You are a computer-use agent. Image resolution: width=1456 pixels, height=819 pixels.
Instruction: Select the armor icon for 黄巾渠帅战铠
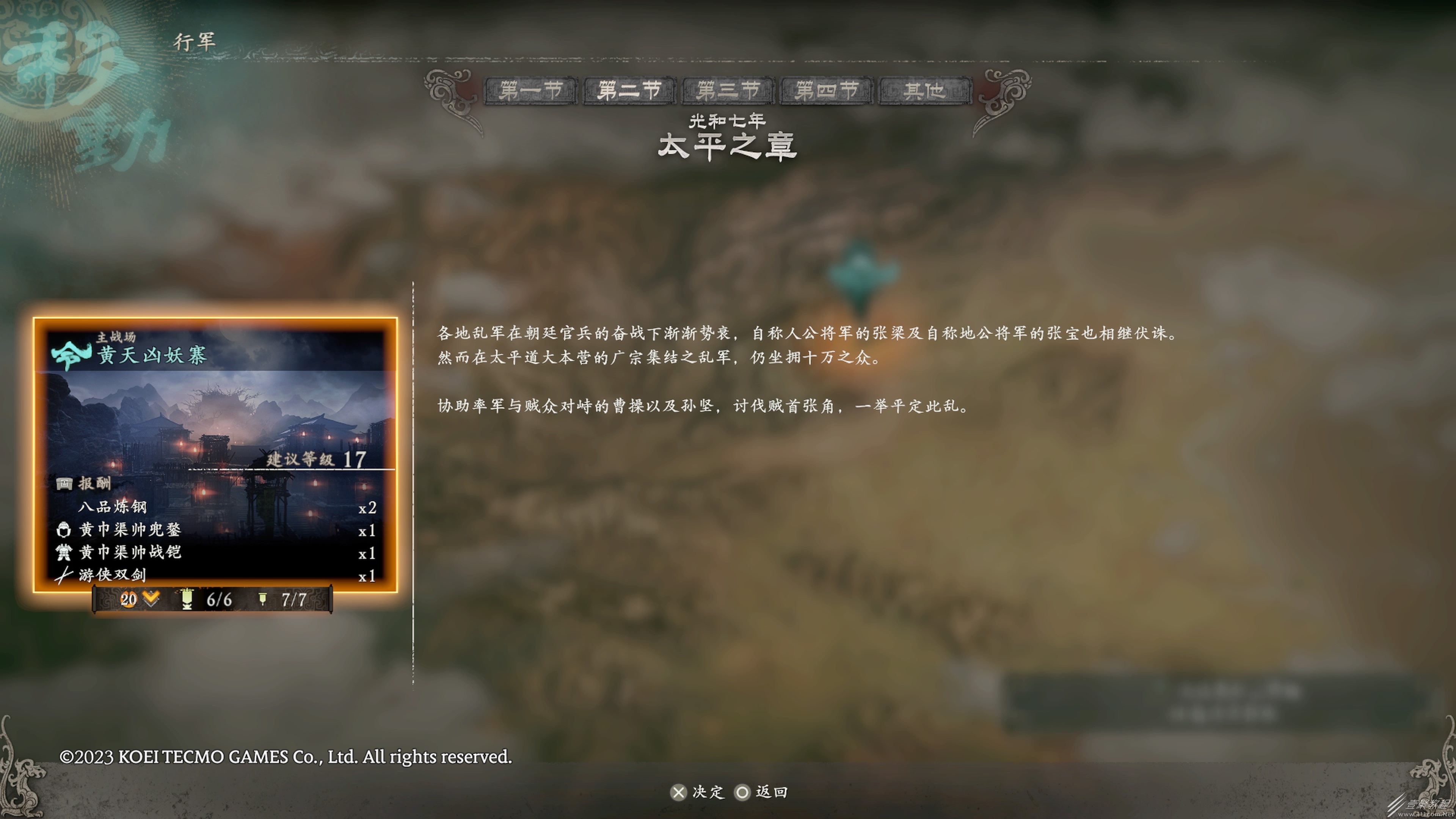click(64, 552)
